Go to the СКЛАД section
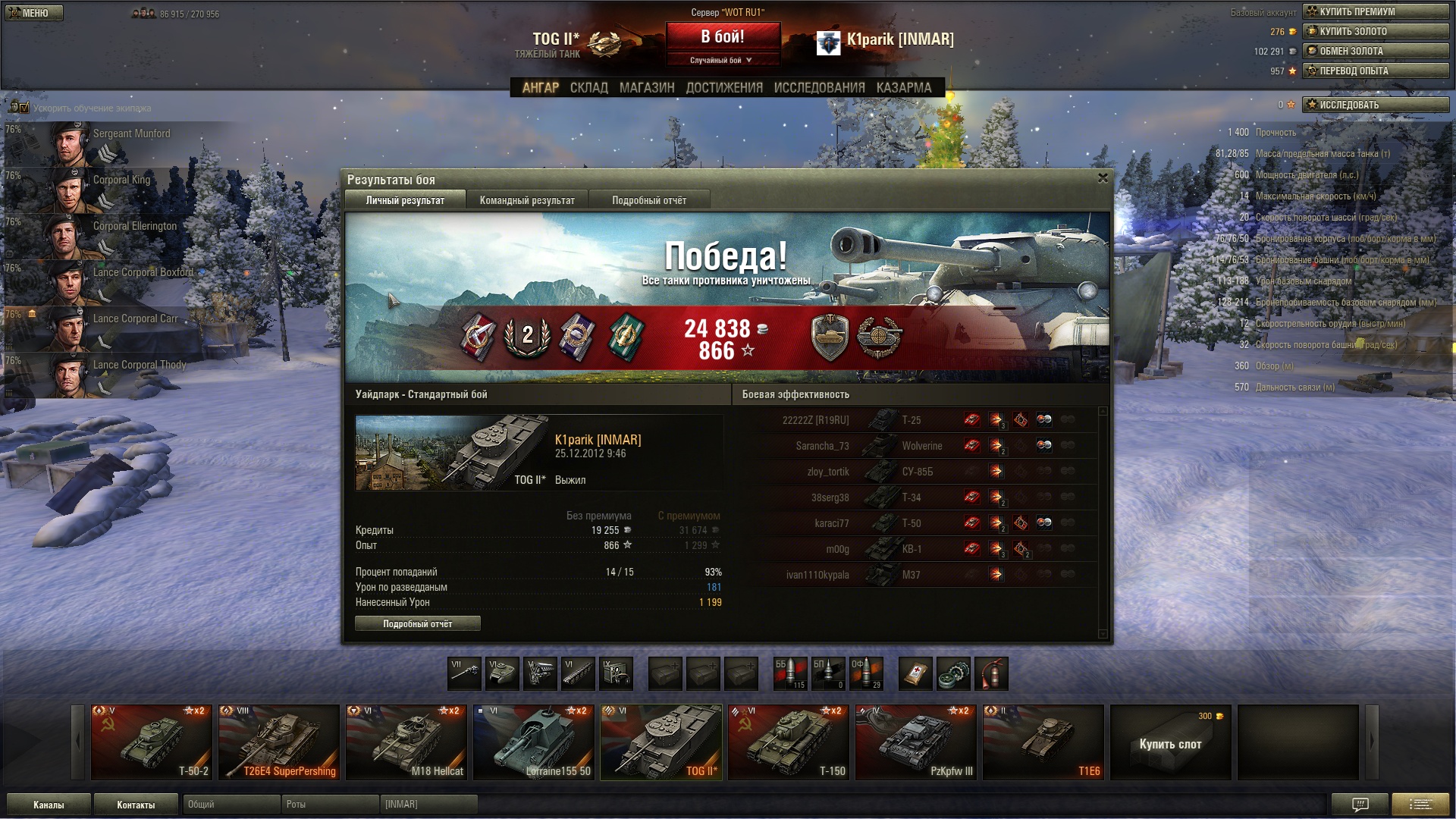The image size is (1456, 819). coord(588,88)
